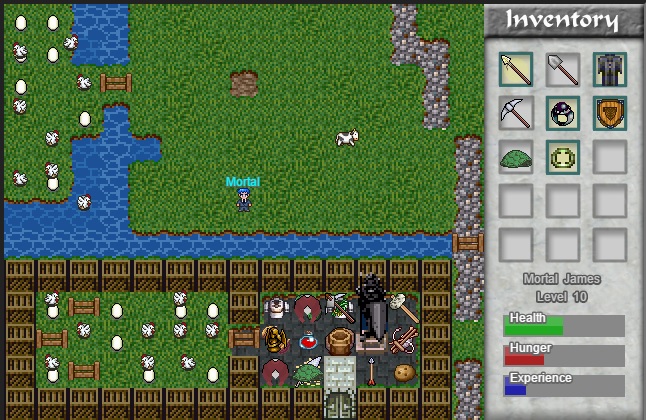Click the dark robe armor slot

609,69
